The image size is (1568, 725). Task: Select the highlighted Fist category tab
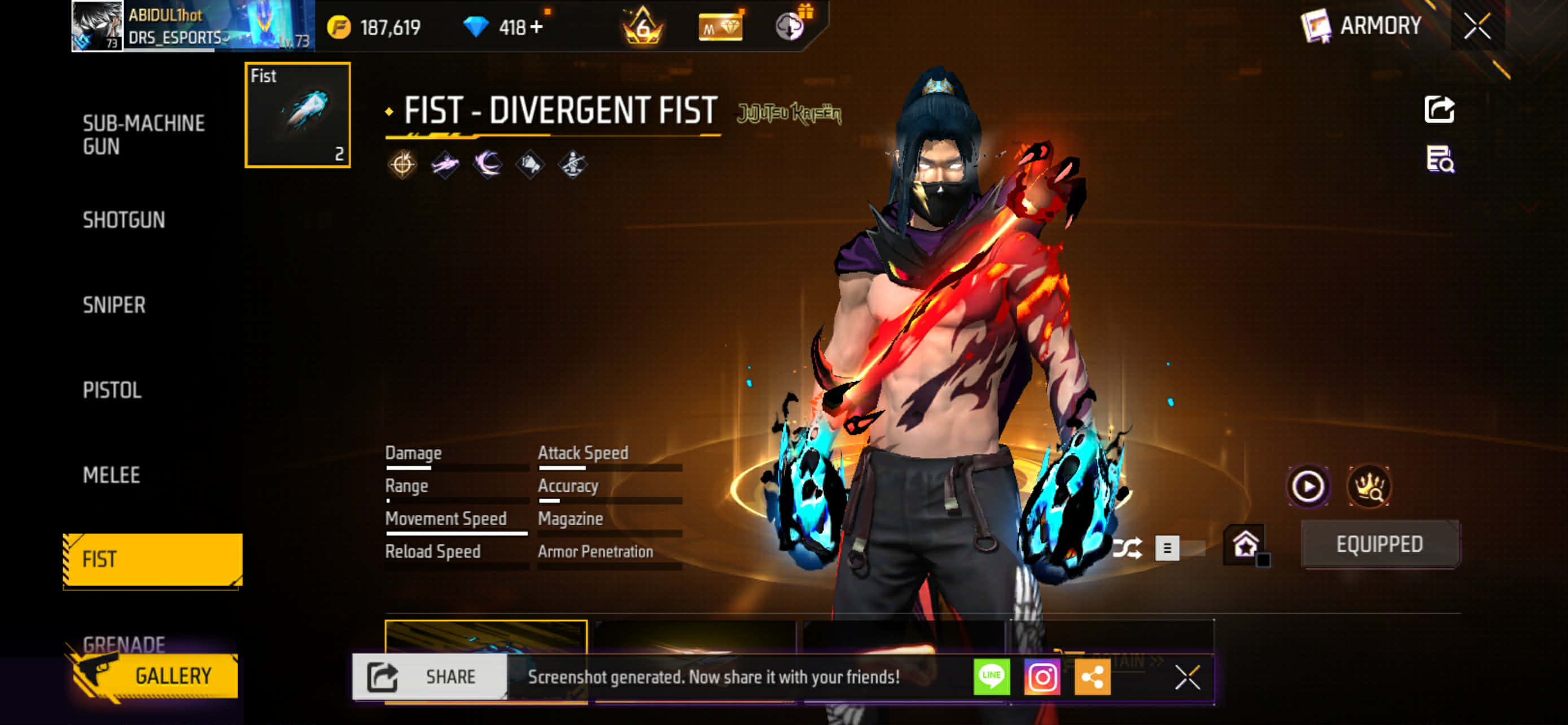[x=152, y=560]
